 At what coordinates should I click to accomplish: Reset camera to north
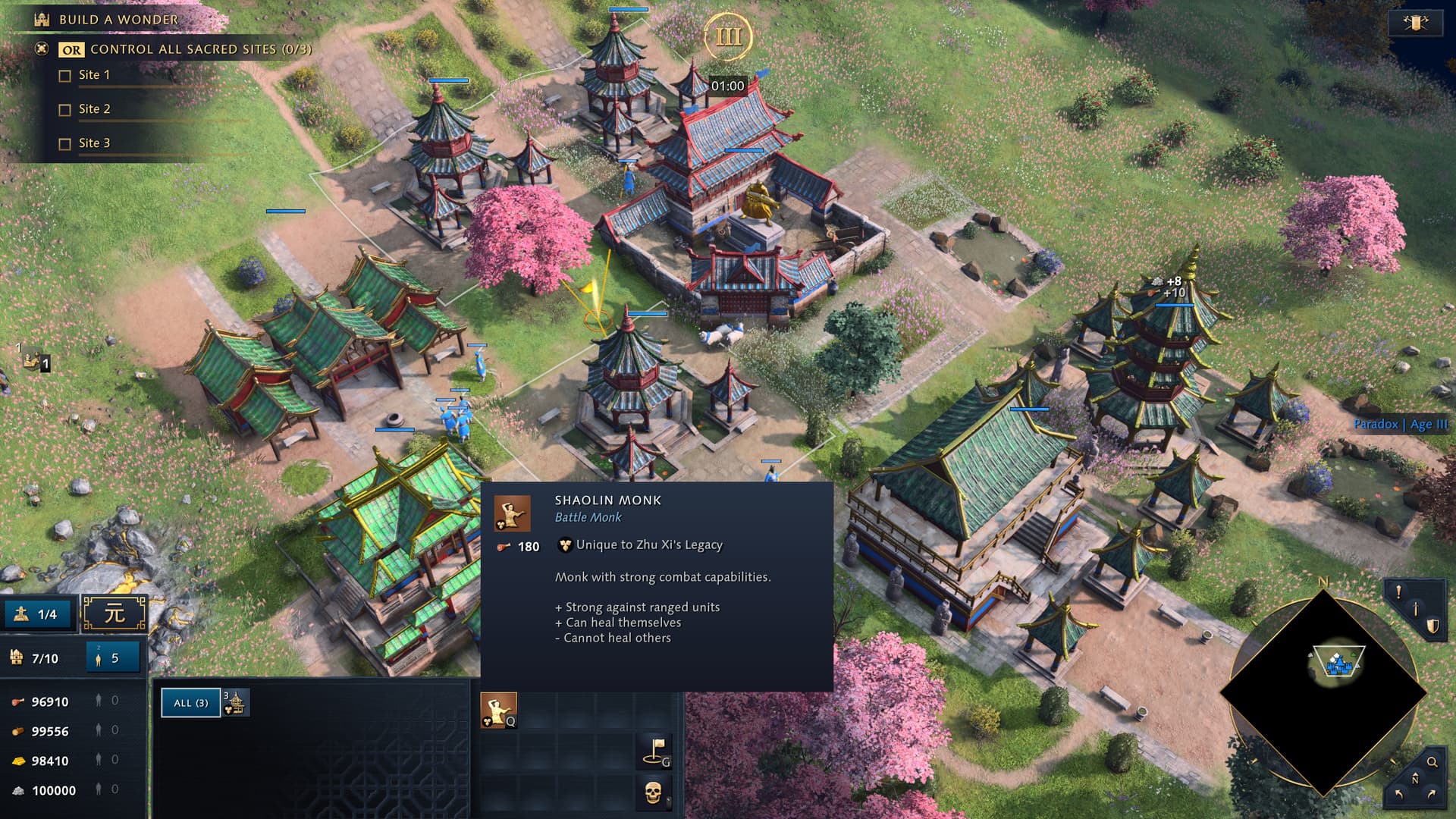pyautogui.click(x=1415, y=779)
